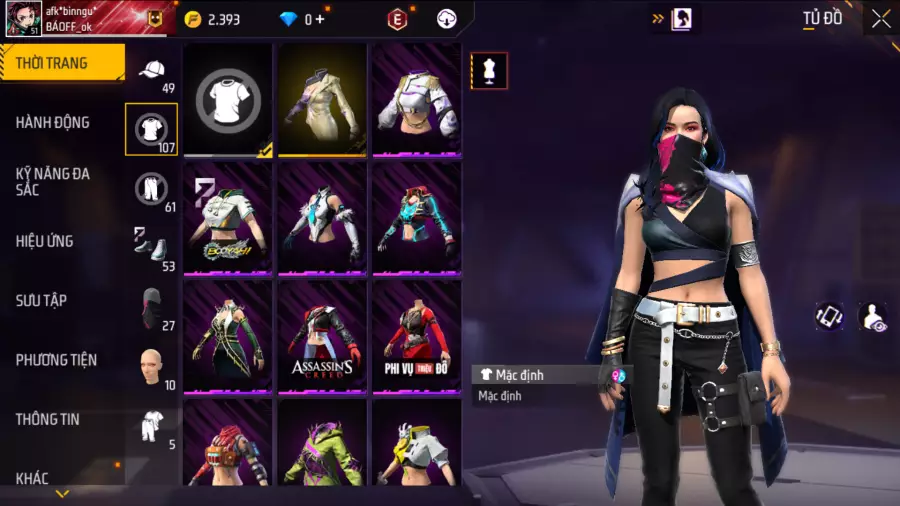Select the pants subcategory icon
The image size is (900, 506).
pyautogui.click(x=152, y=188)
